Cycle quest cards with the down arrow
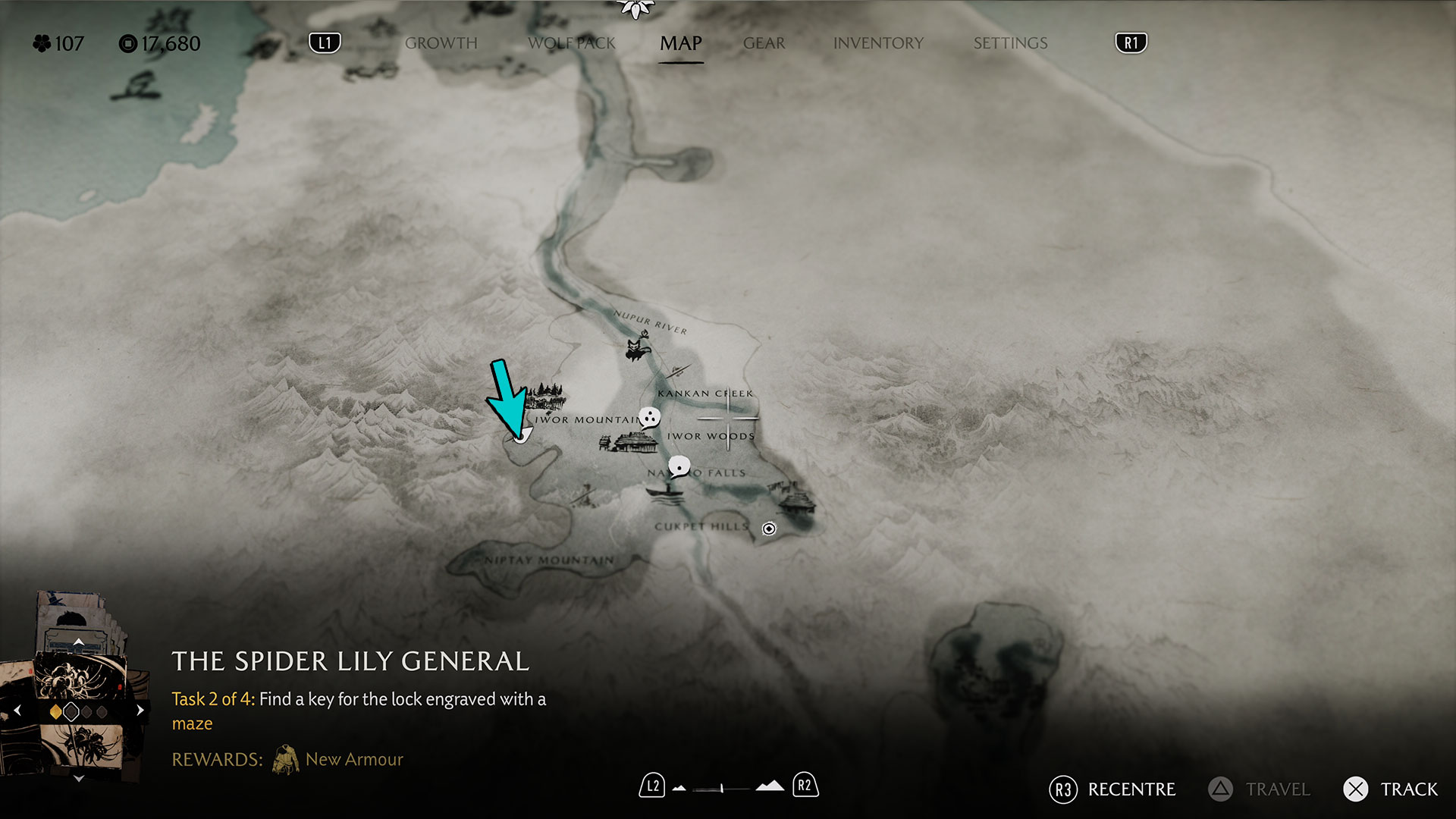The image size is (1456, 819). pyautogui.click(x=78, y=778)
